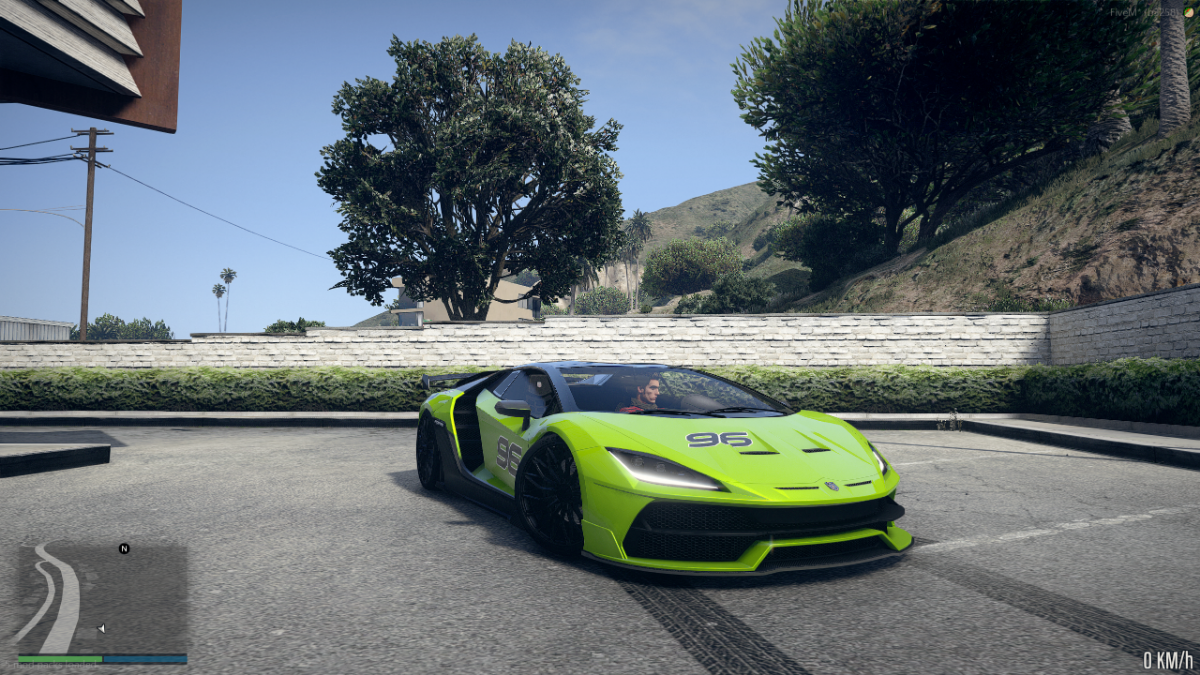This screenshot has width=1200, height=675.
Task: Click the player arrow on the minimap
Action: [x=101, y=628]
